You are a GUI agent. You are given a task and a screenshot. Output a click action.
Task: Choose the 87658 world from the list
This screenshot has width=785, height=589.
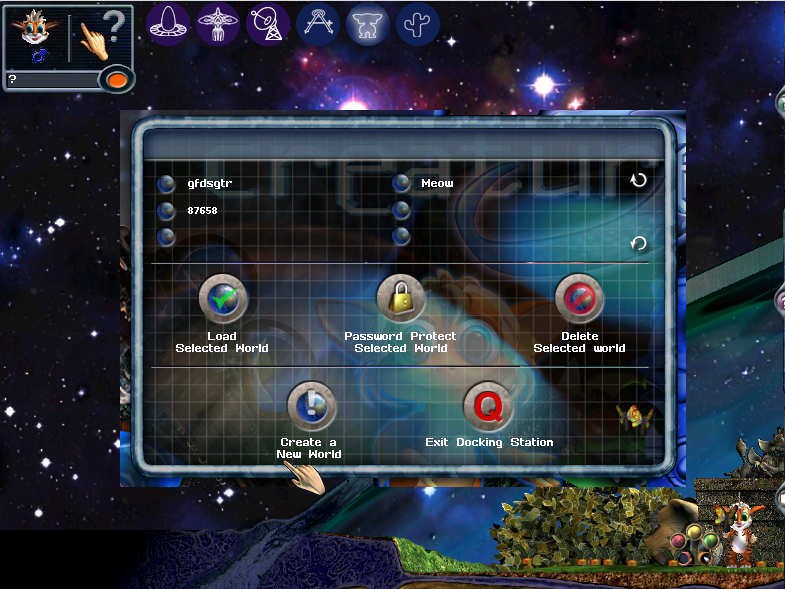tap(168, 211)
